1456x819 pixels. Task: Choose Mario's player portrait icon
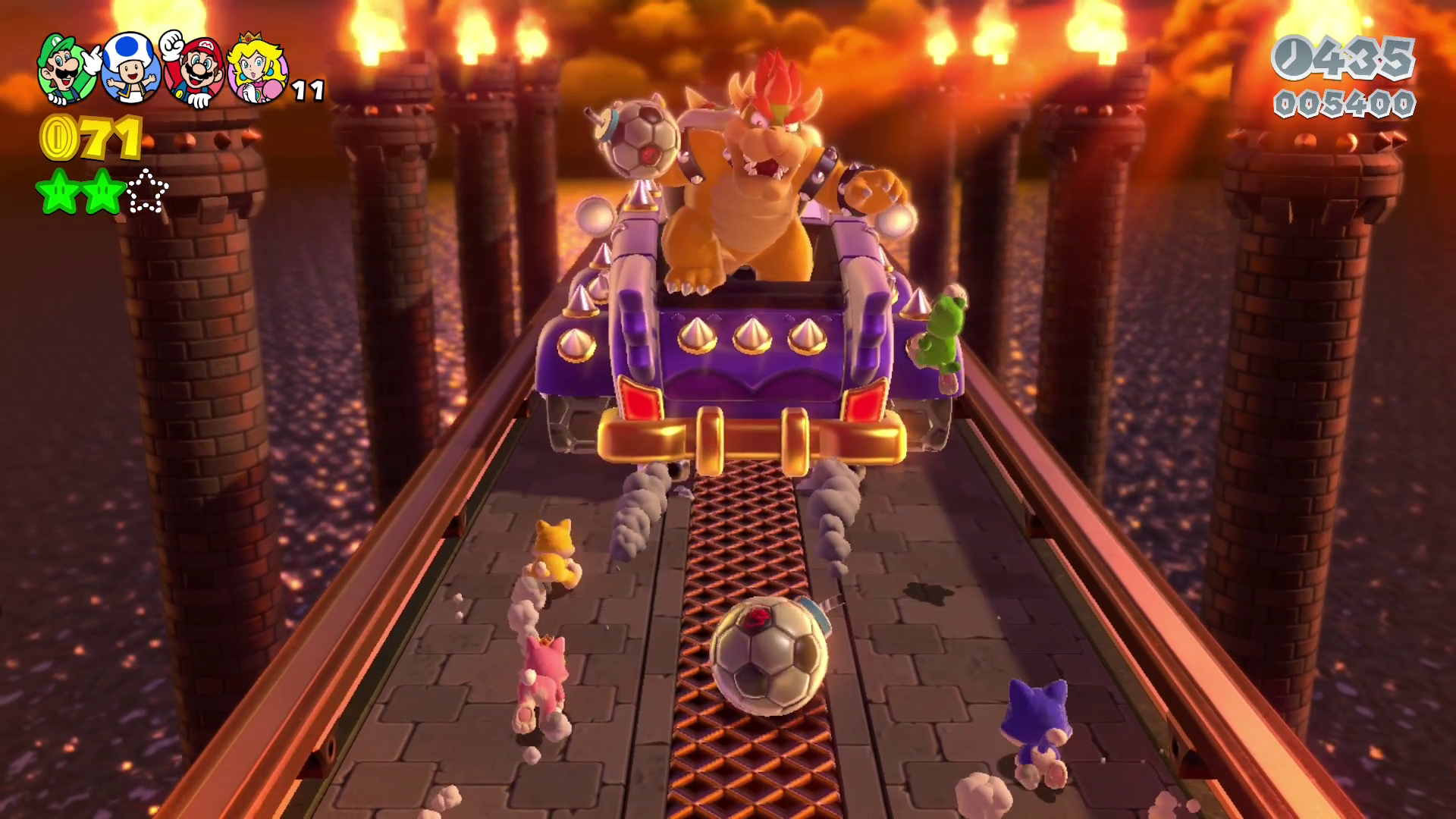(196, 71)
